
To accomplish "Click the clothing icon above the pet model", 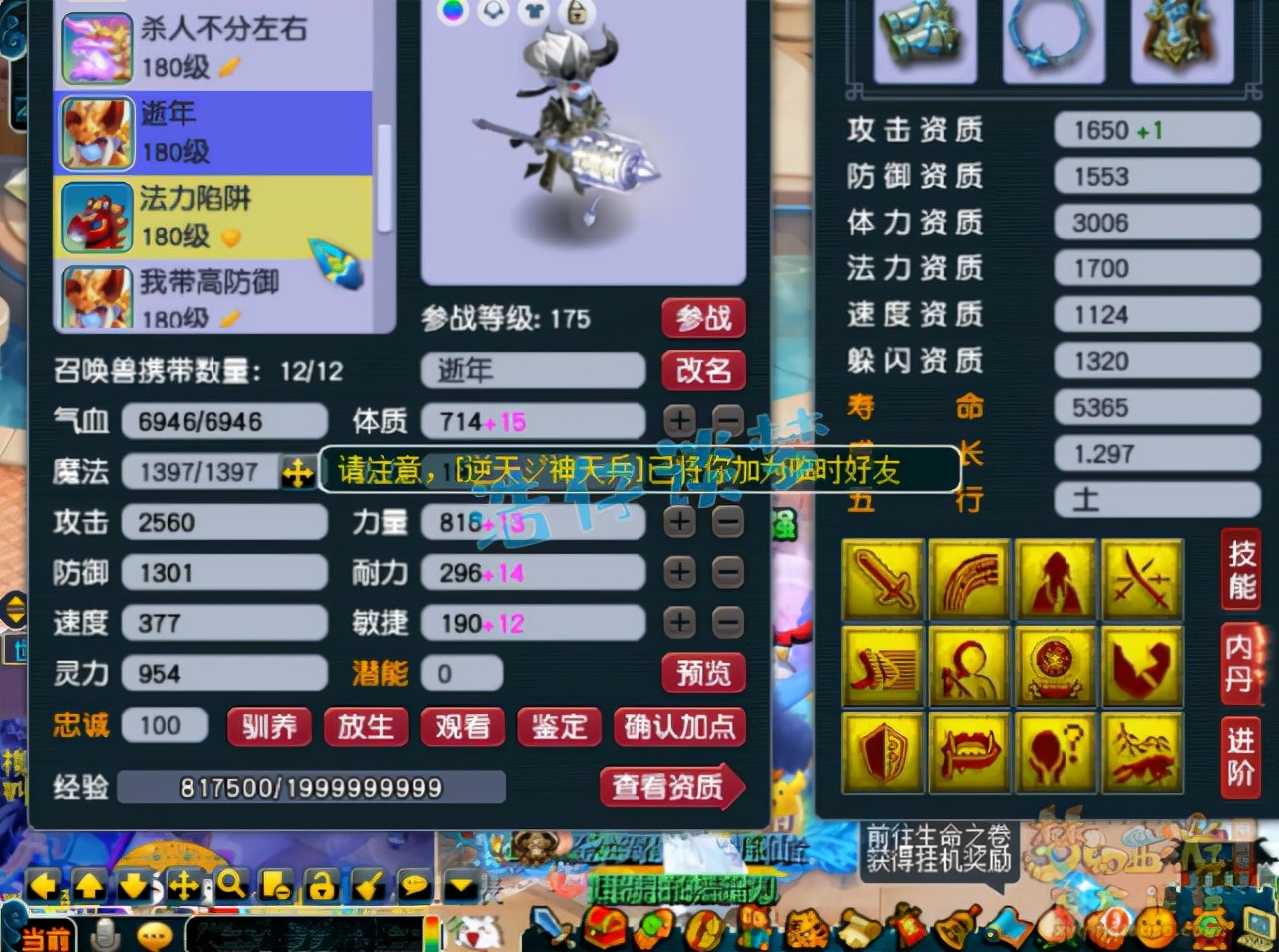I will click(535, 12).
